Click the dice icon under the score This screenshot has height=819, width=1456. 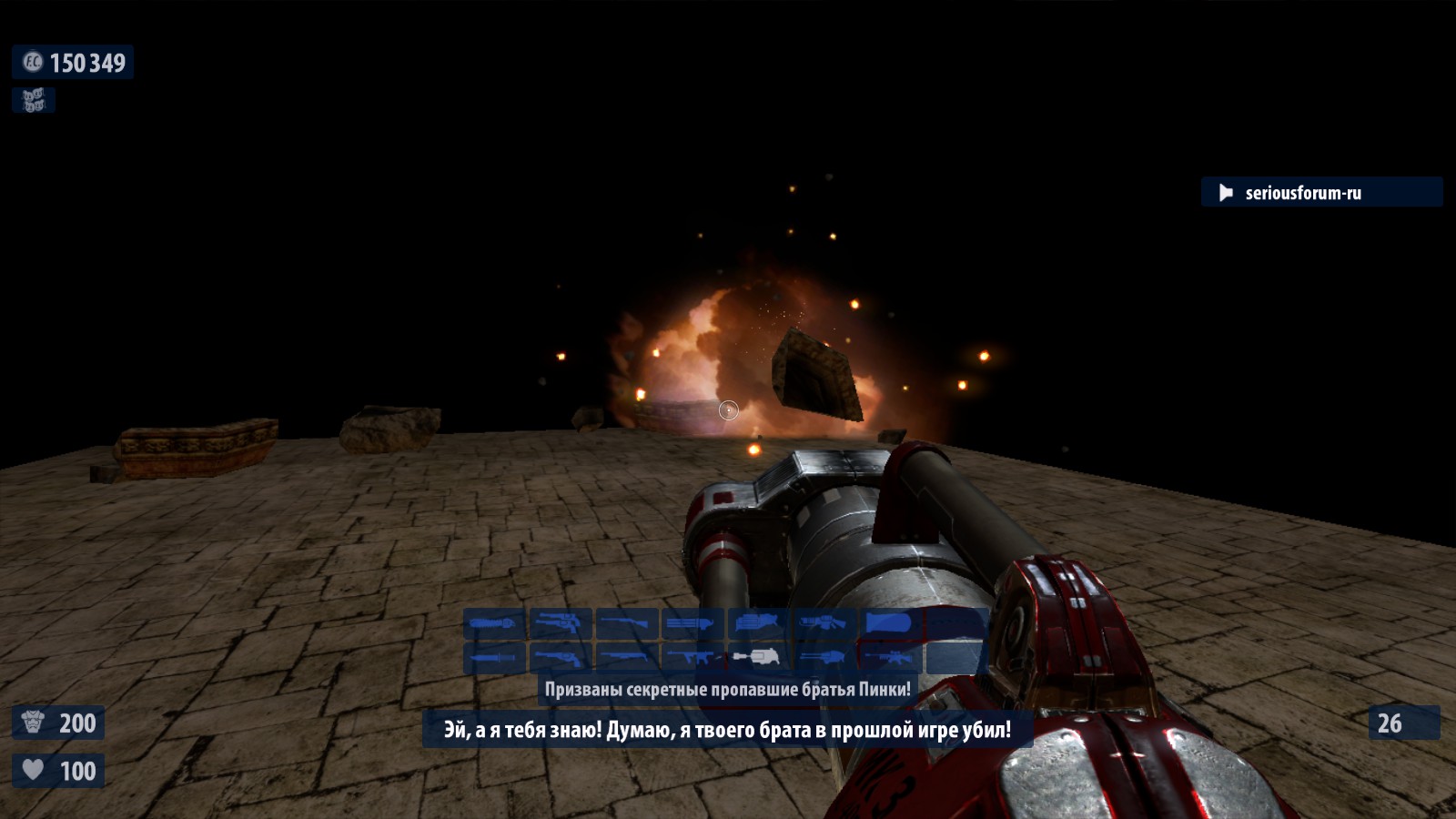(34, 100)
